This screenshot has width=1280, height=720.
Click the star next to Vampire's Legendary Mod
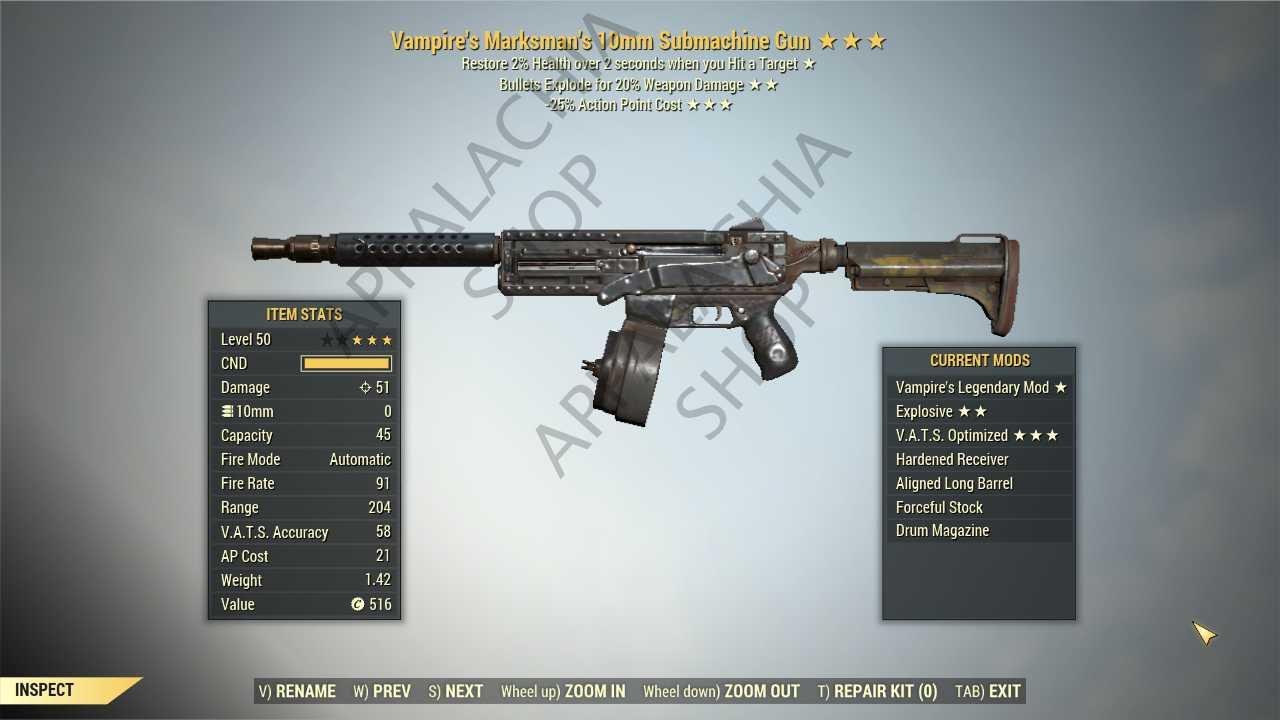tap(1061, 387)
